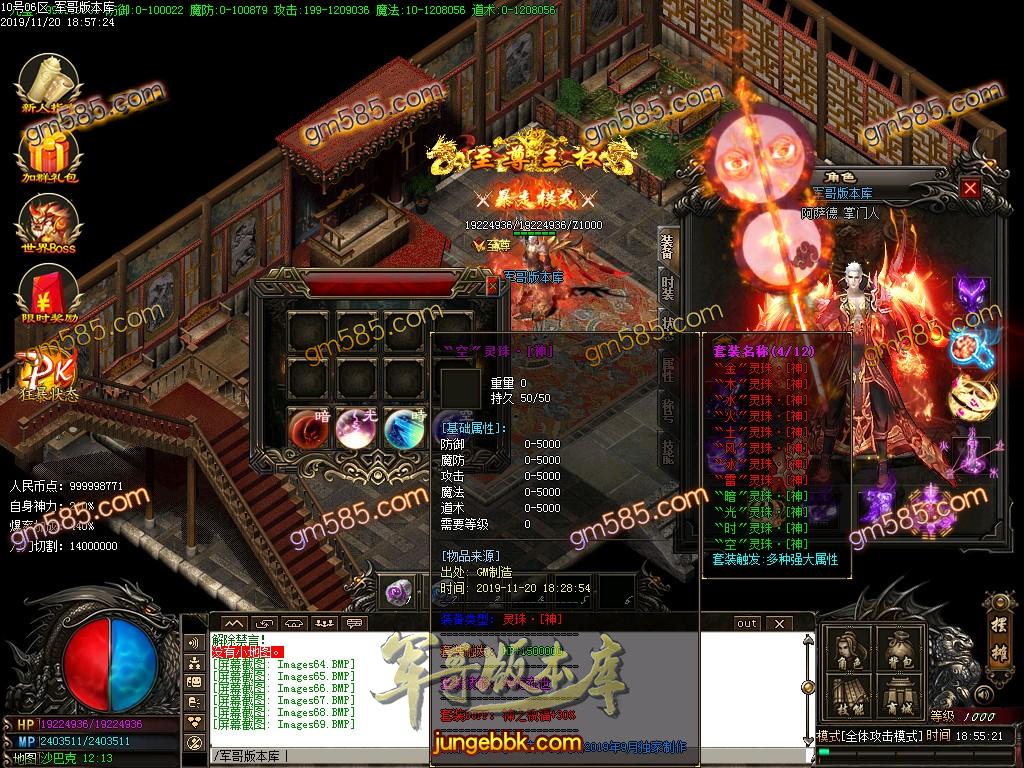Switch to the 装备 equipment tab

pyautogui.click(x=667, y=247)
